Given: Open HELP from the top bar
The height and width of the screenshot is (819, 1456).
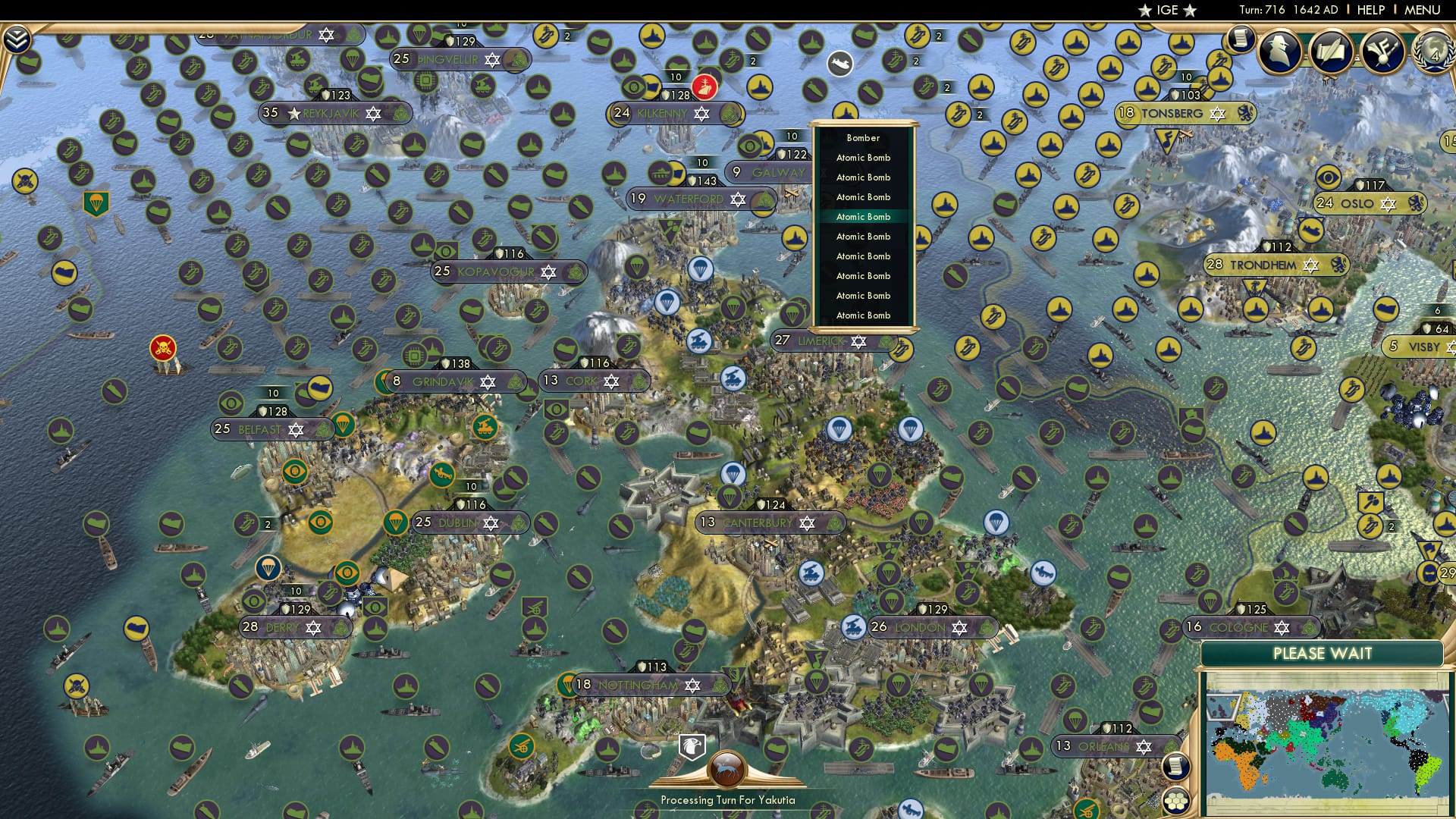Looking at the screenshot, I should tap(1373, 10).
